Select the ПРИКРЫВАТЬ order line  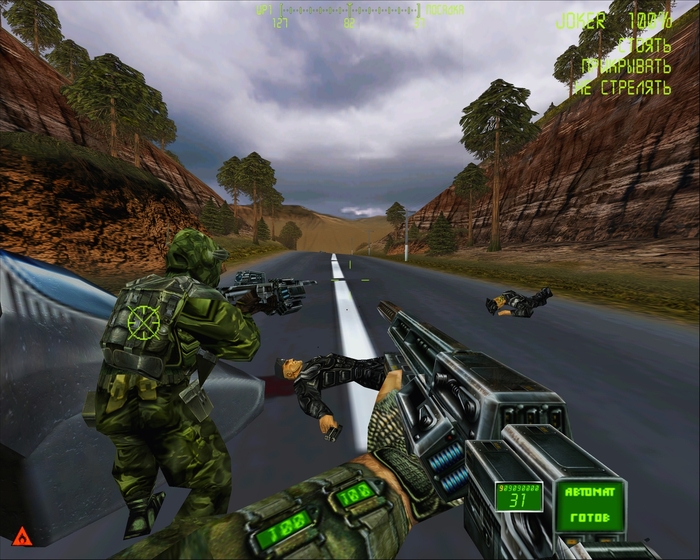pyautogui.click(x=626, y=66)
